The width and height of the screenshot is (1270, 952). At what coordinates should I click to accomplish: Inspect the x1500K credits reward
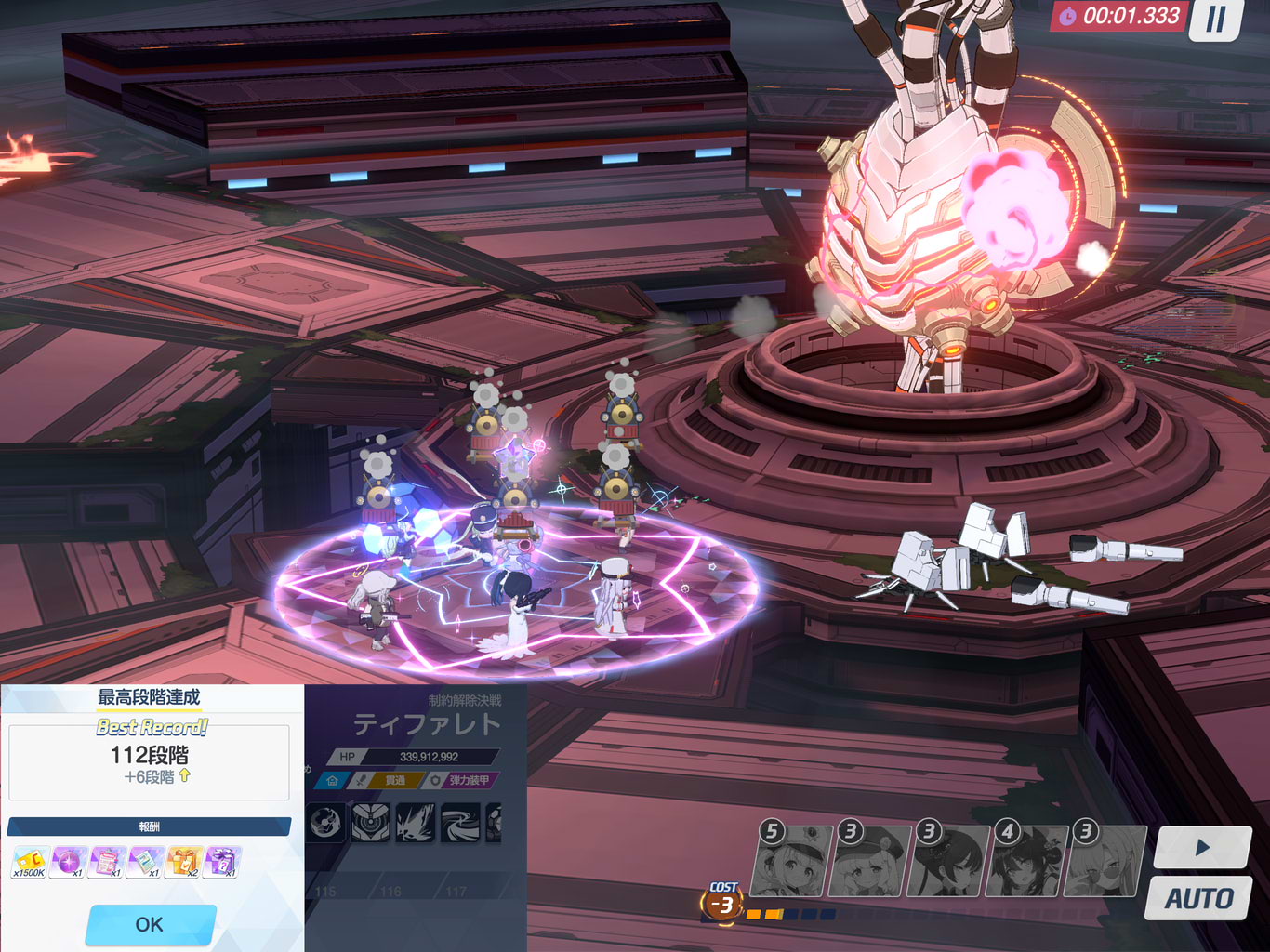coord(29,863)
